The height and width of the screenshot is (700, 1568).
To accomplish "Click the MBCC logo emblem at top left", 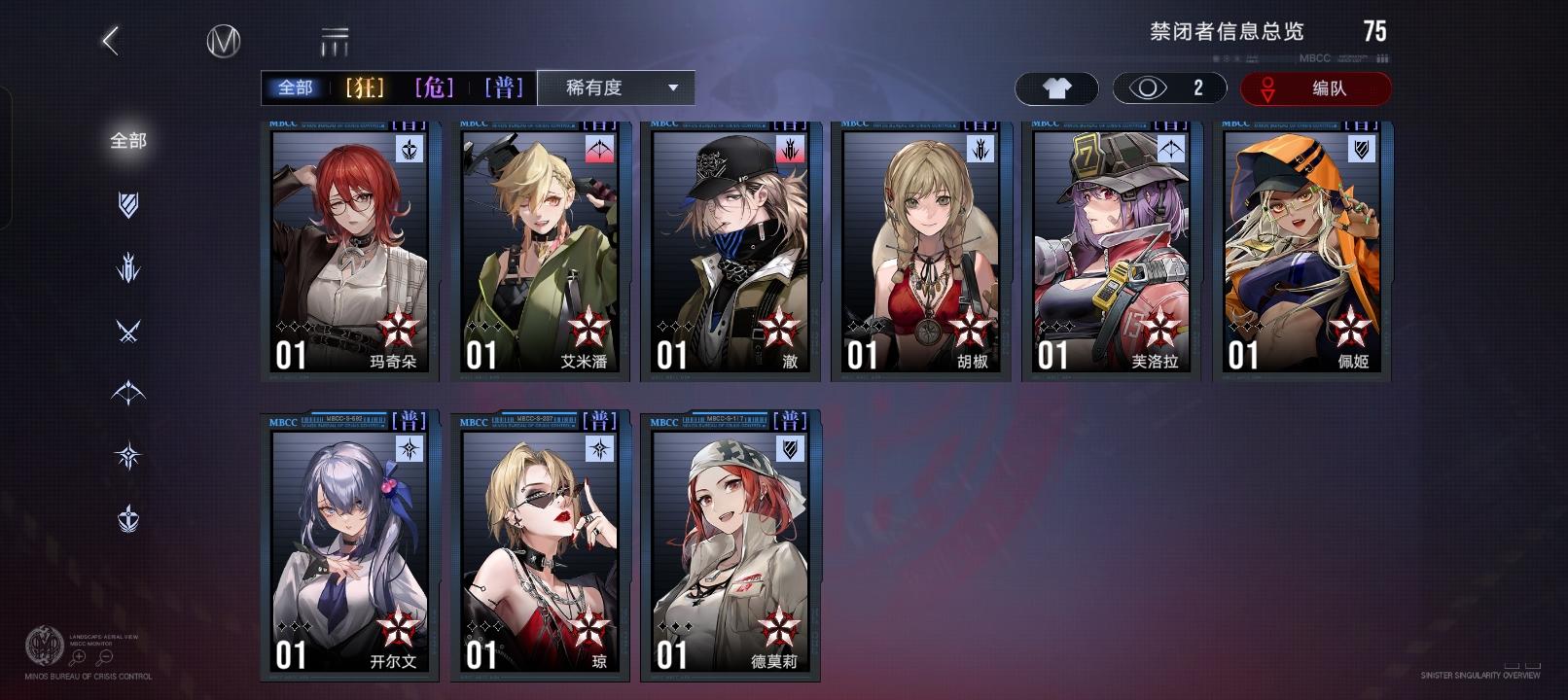I will point(226,42).
